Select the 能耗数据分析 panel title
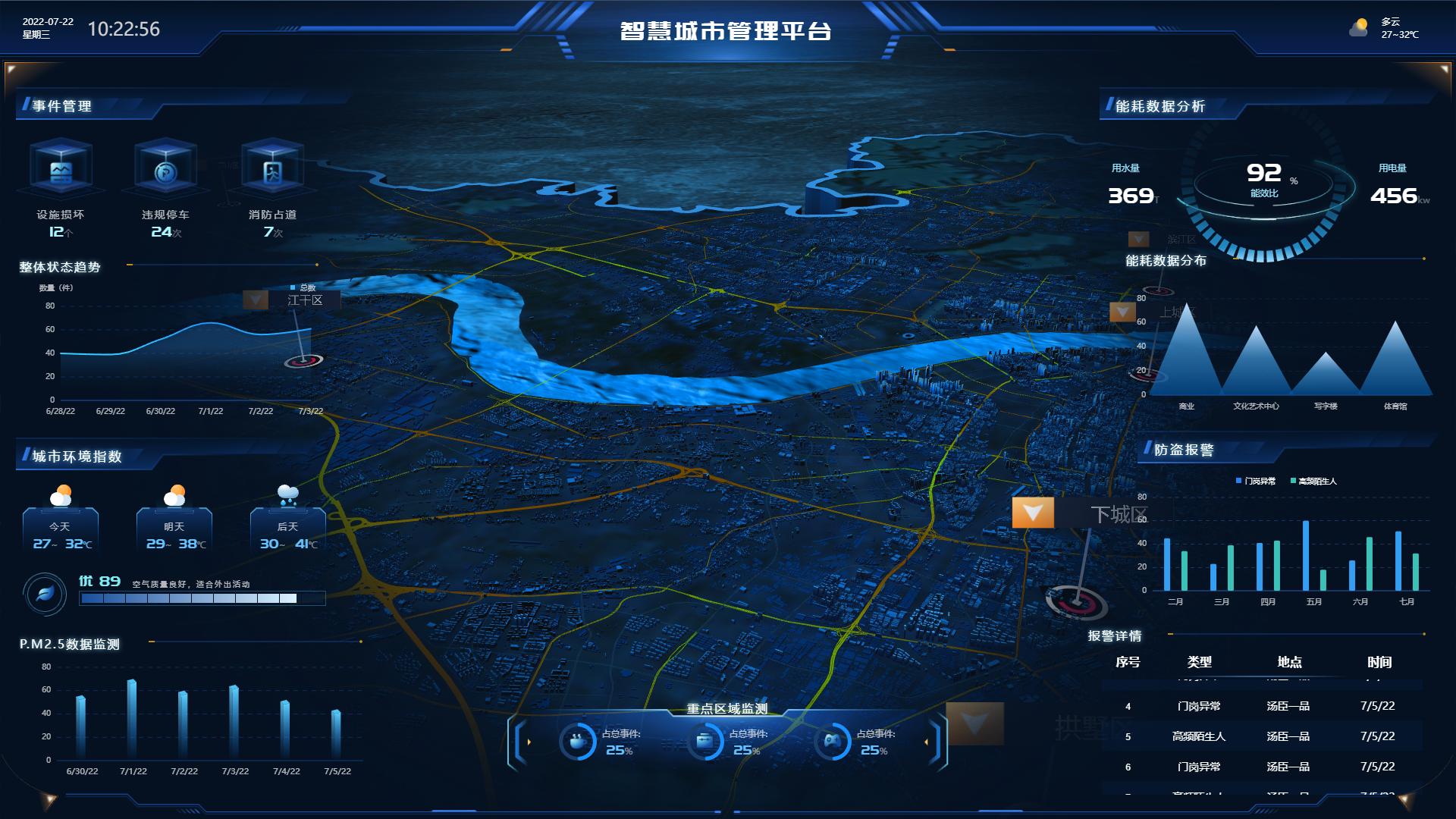 coord(1160,107)
